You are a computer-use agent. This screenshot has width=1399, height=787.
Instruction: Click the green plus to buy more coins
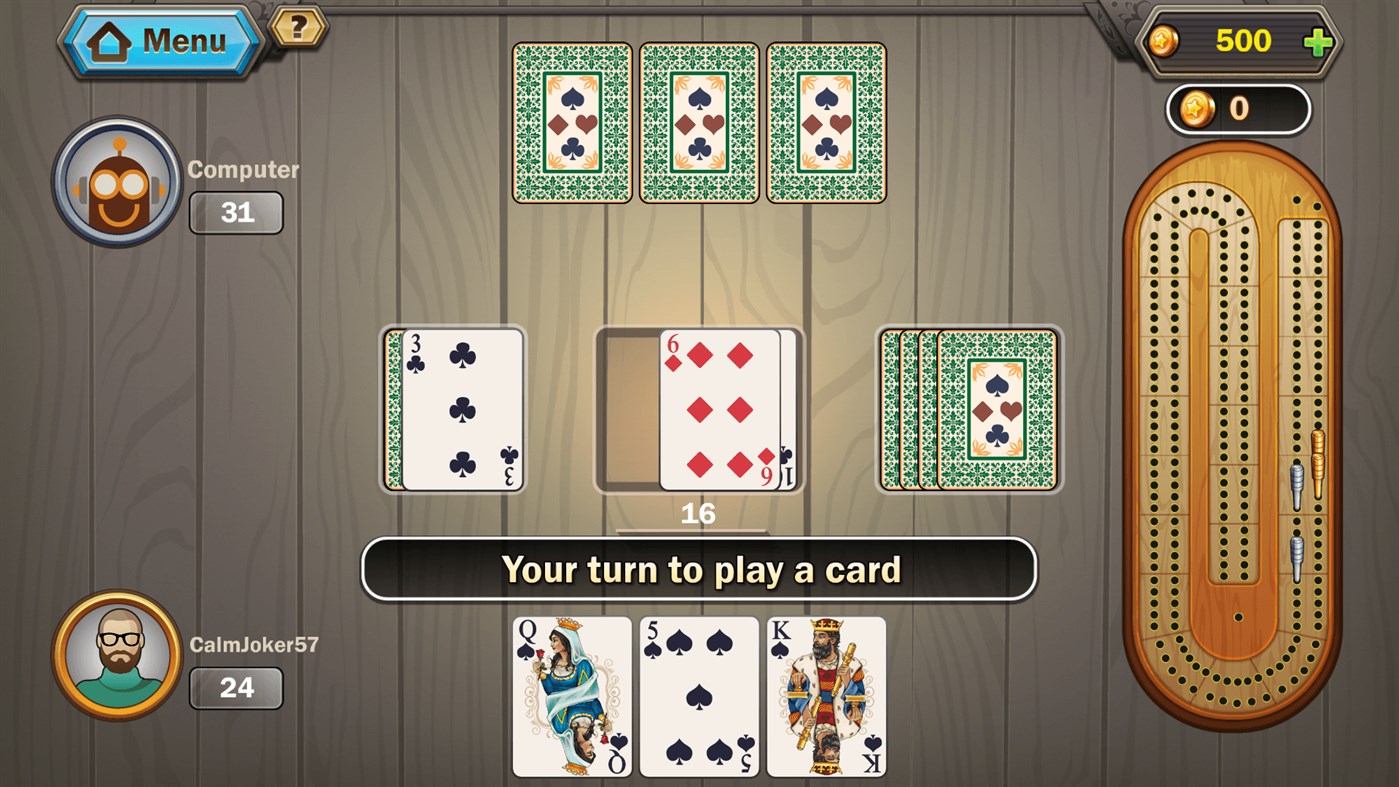1321,41
